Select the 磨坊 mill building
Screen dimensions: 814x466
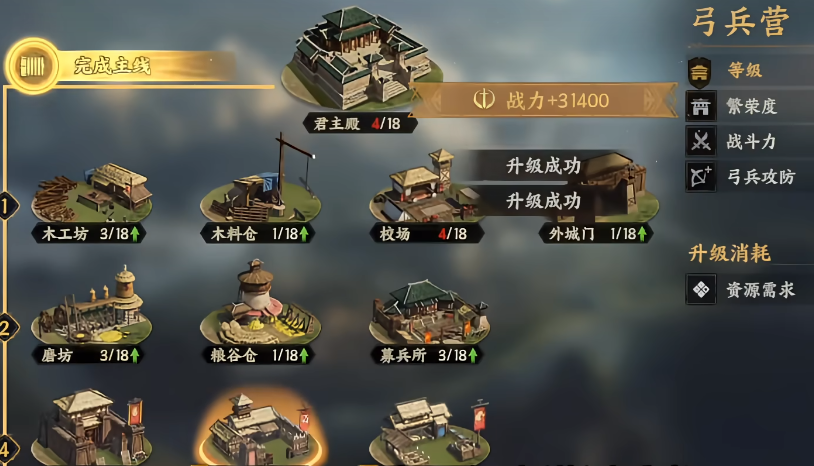coord(91,305)
